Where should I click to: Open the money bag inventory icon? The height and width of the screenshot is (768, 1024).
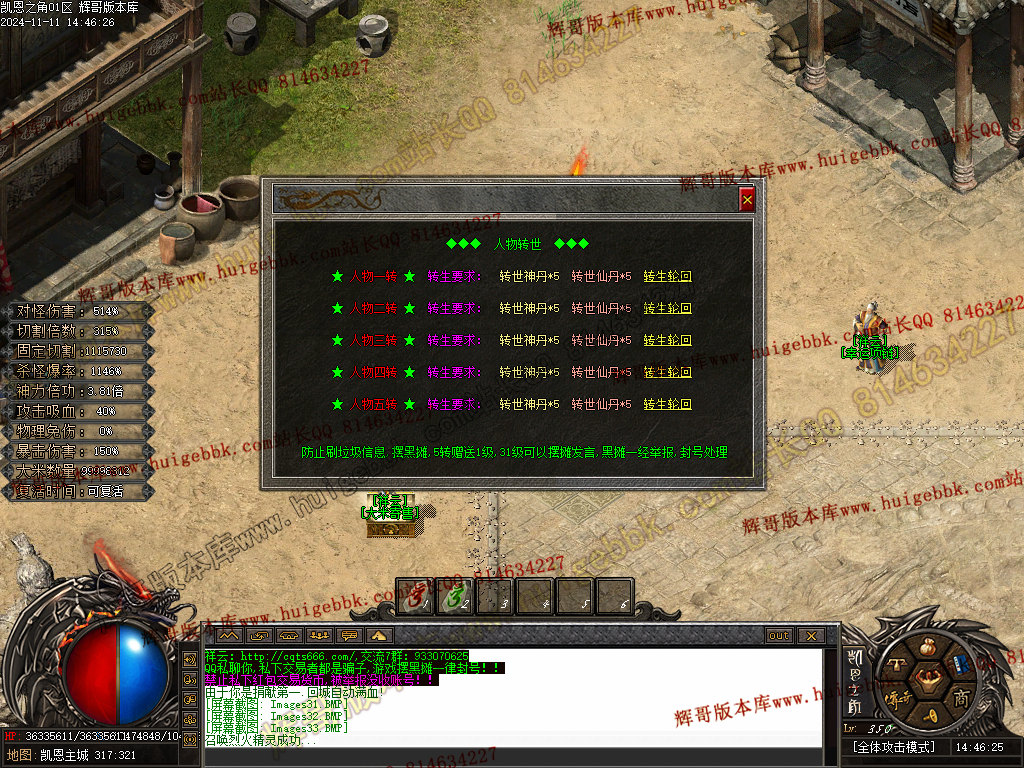[x=929, y=647]
